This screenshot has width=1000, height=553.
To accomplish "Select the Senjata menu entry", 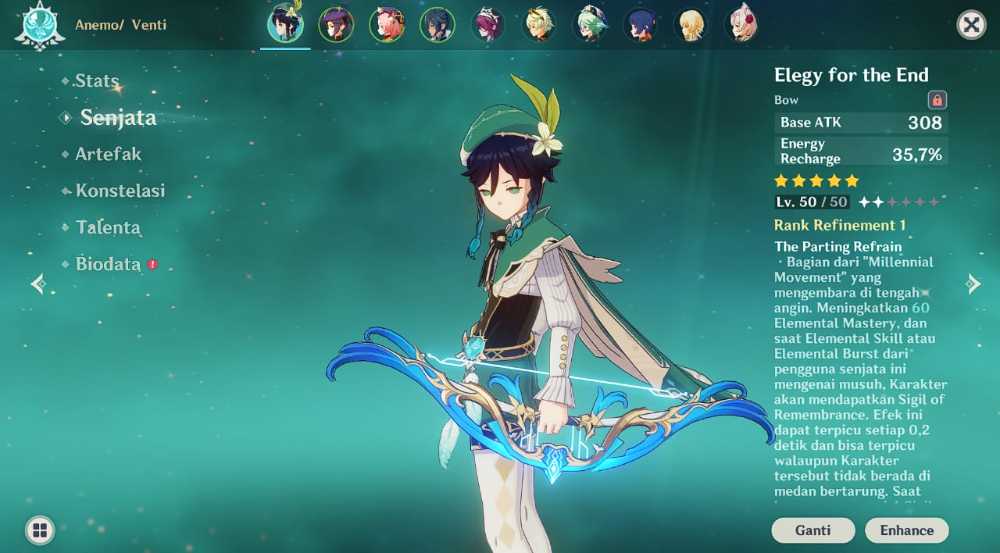I will [118, 118].
